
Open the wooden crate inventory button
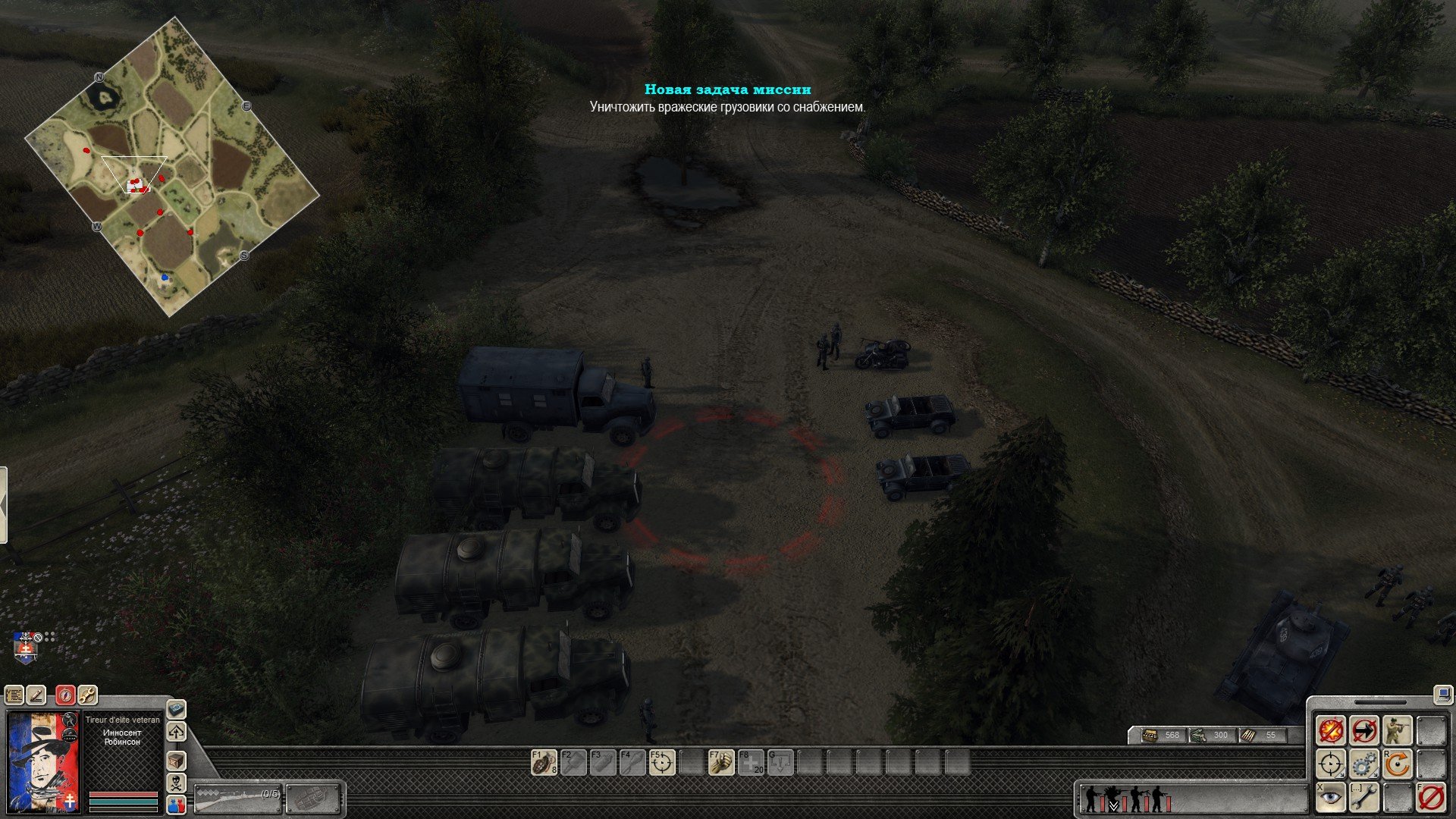[x=176, y=761]
